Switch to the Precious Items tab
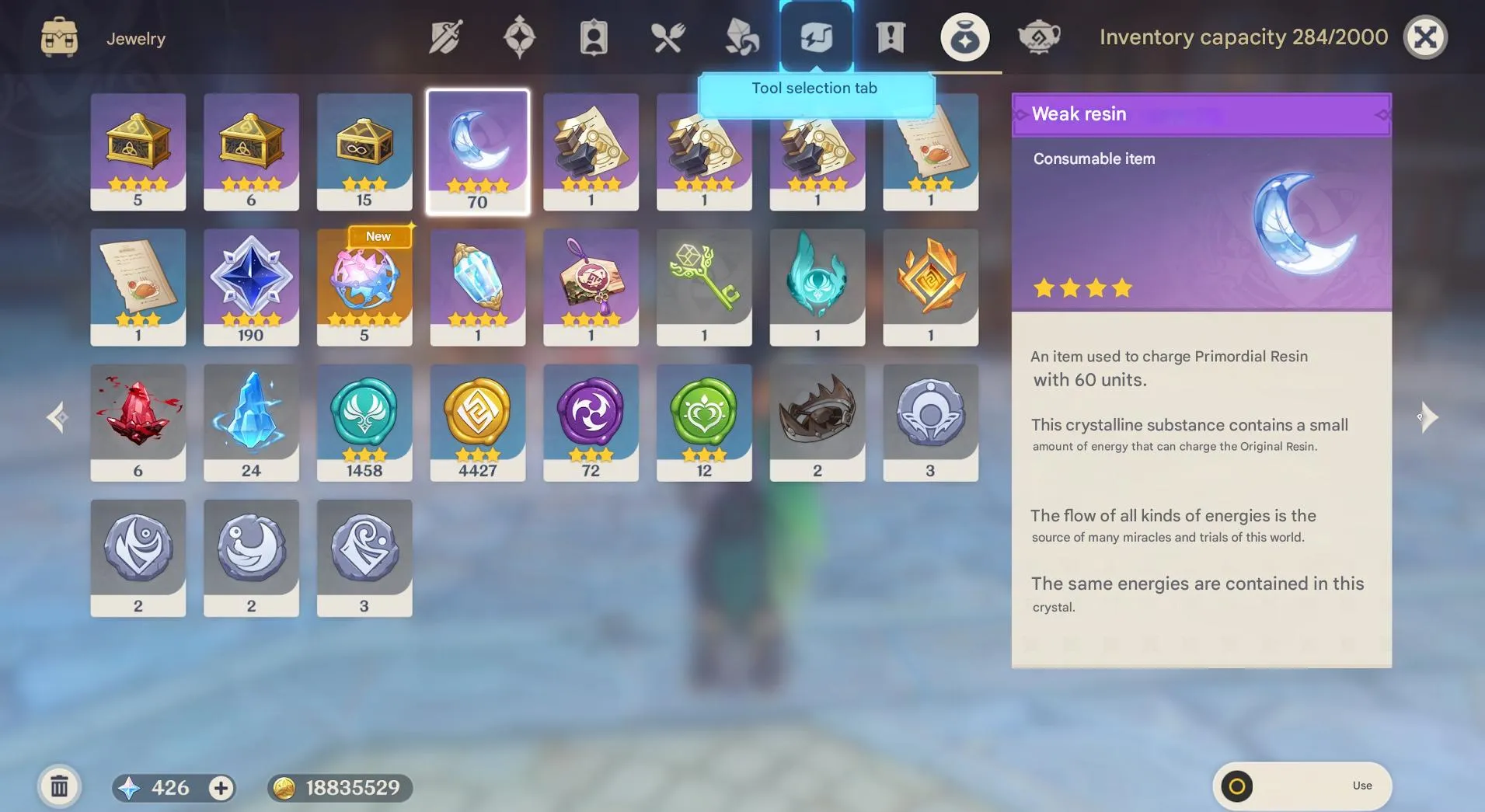This screenshot has height=812, width=1485. coord(964,35)
